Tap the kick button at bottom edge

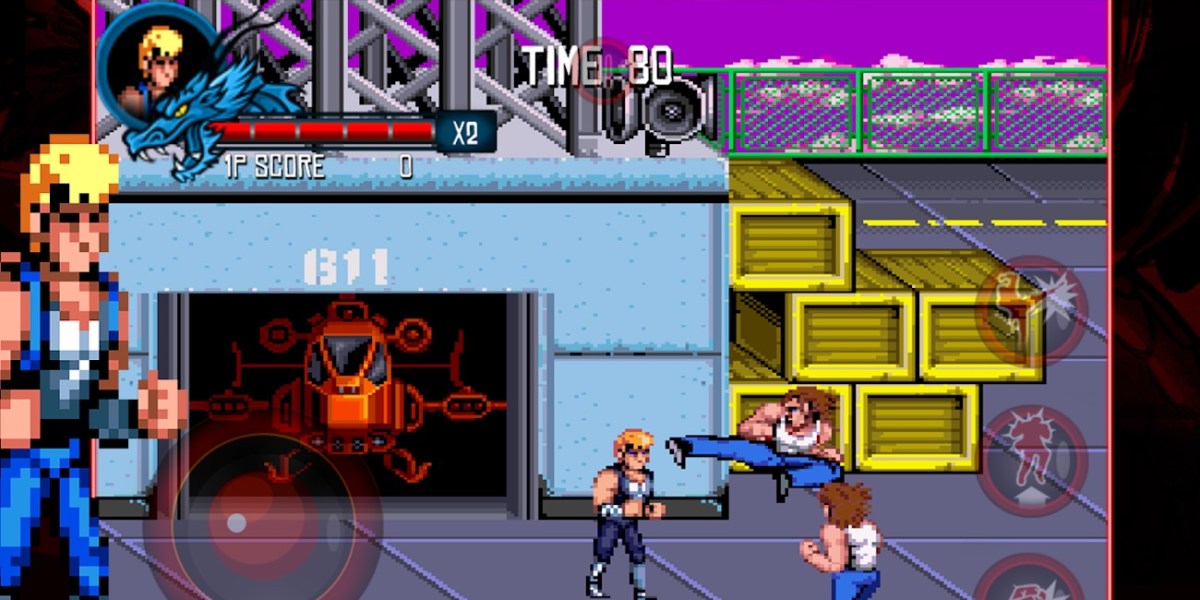1030,583
